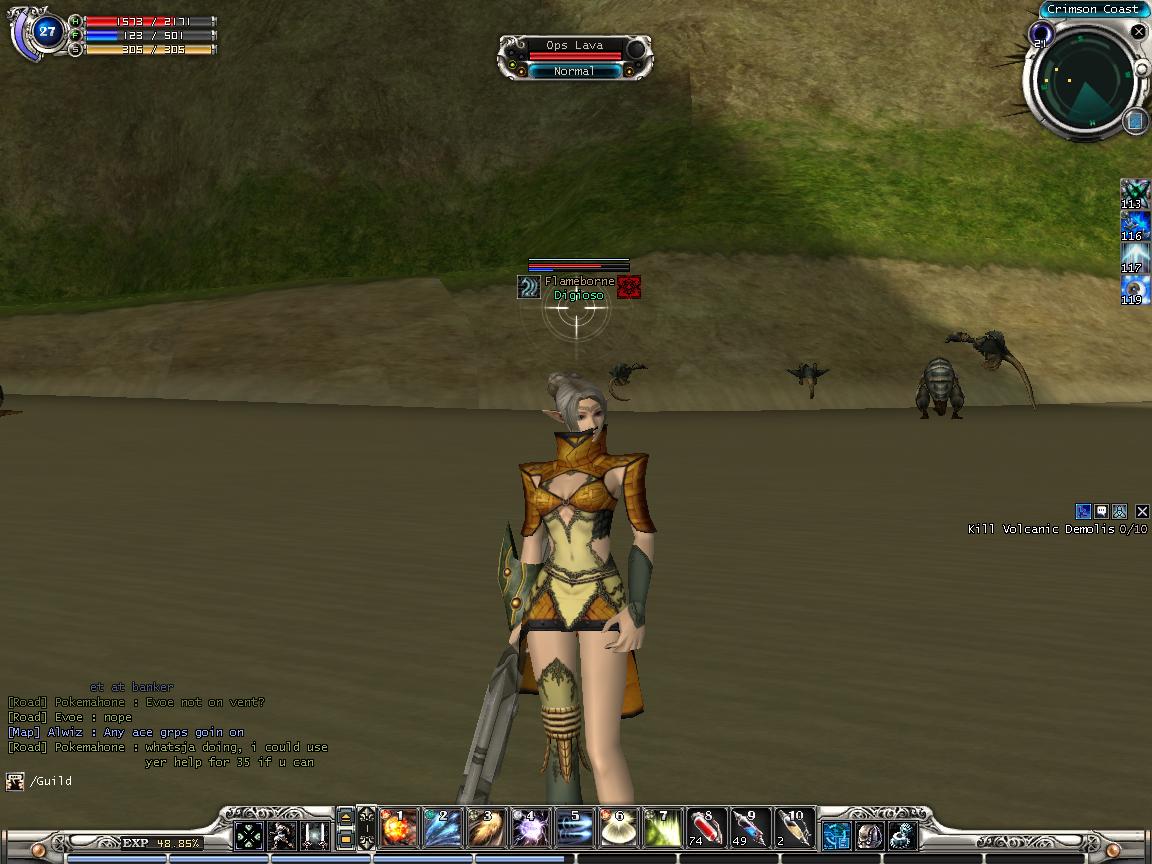Trigger the green light skill in slot 7
Screen dimensions: 1152x864
click(662, 829)
